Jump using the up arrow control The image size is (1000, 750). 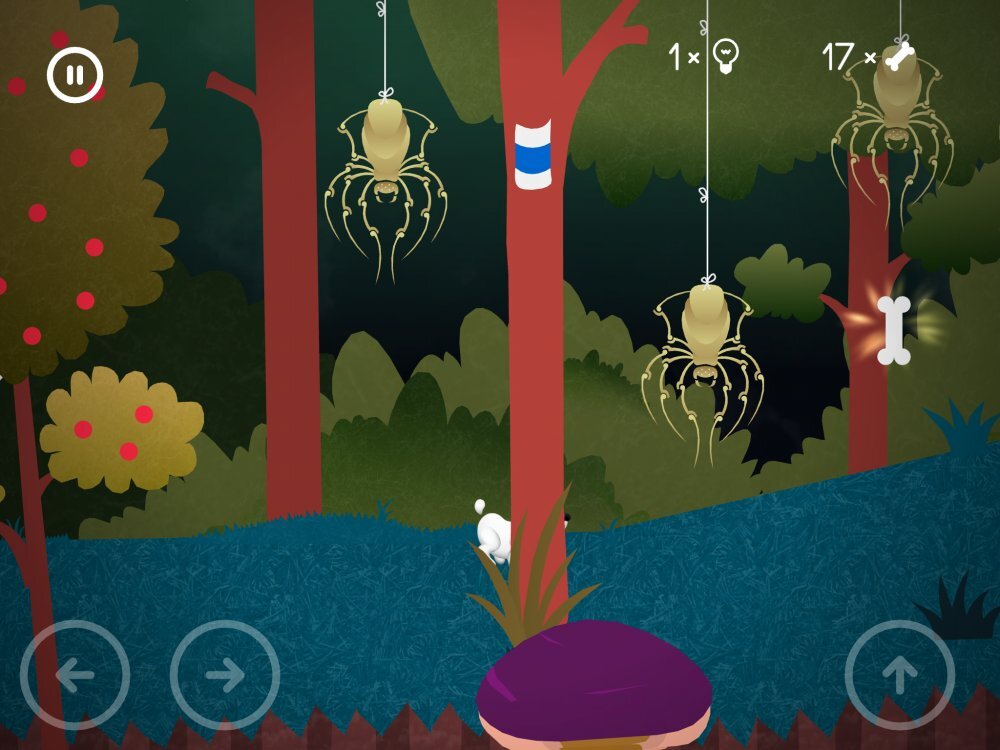tap(899, 675)
